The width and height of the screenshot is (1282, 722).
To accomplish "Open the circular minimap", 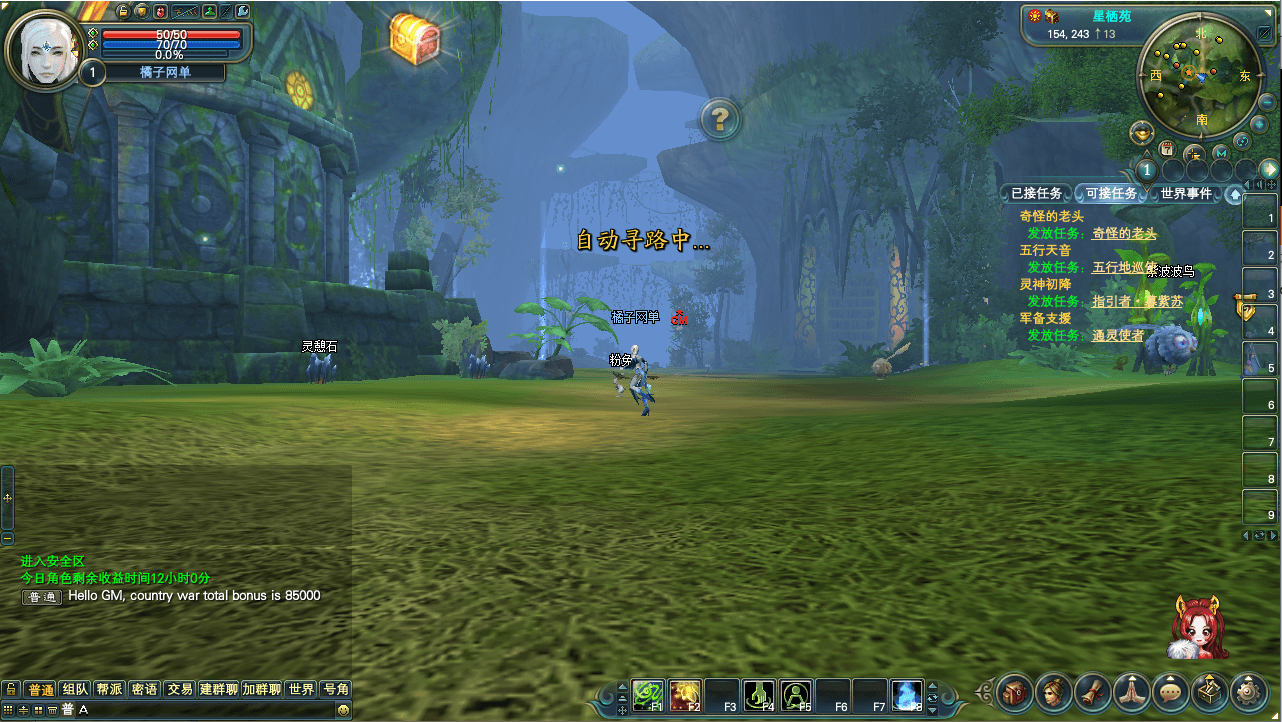I will [1200, 77].
